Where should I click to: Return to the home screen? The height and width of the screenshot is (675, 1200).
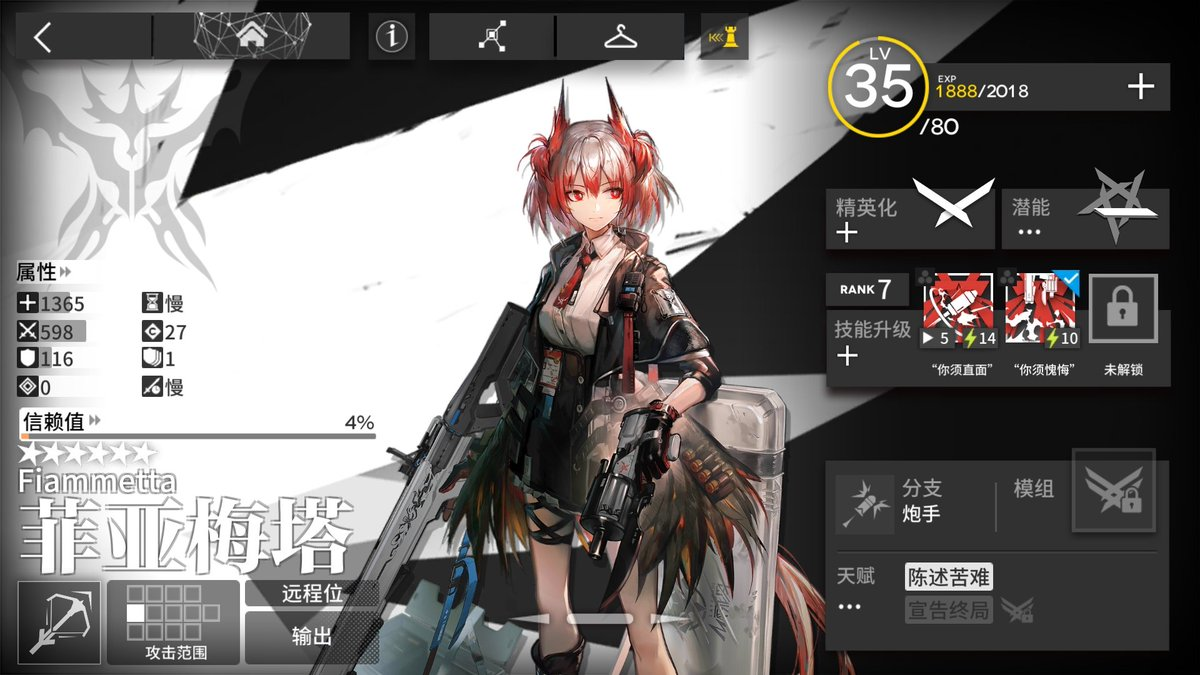pyautogui.click(x=250, y=37)
